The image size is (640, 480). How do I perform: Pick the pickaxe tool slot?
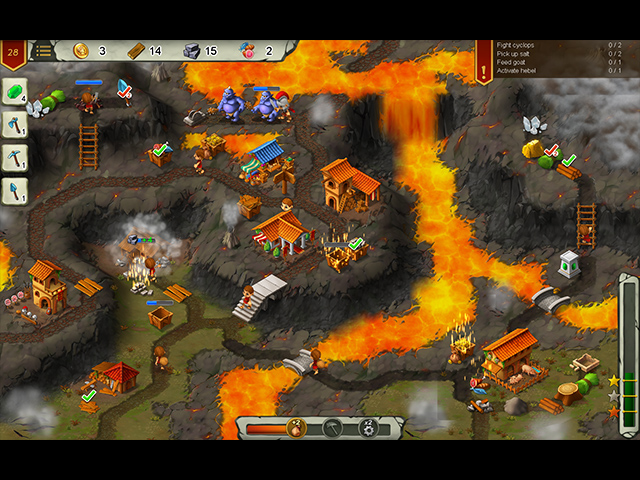(15, 158)
